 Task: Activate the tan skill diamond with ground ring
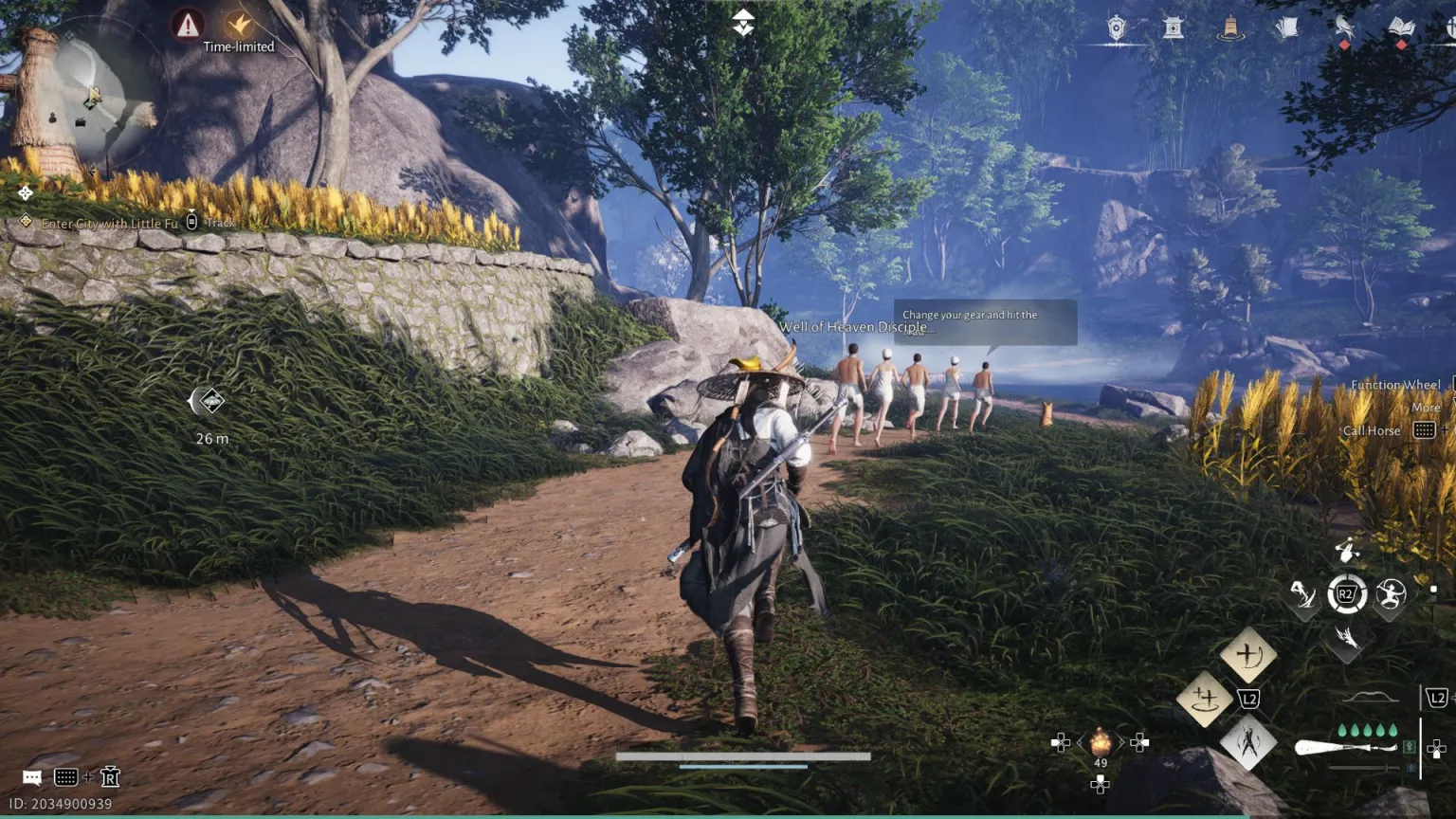[1204, 700]
